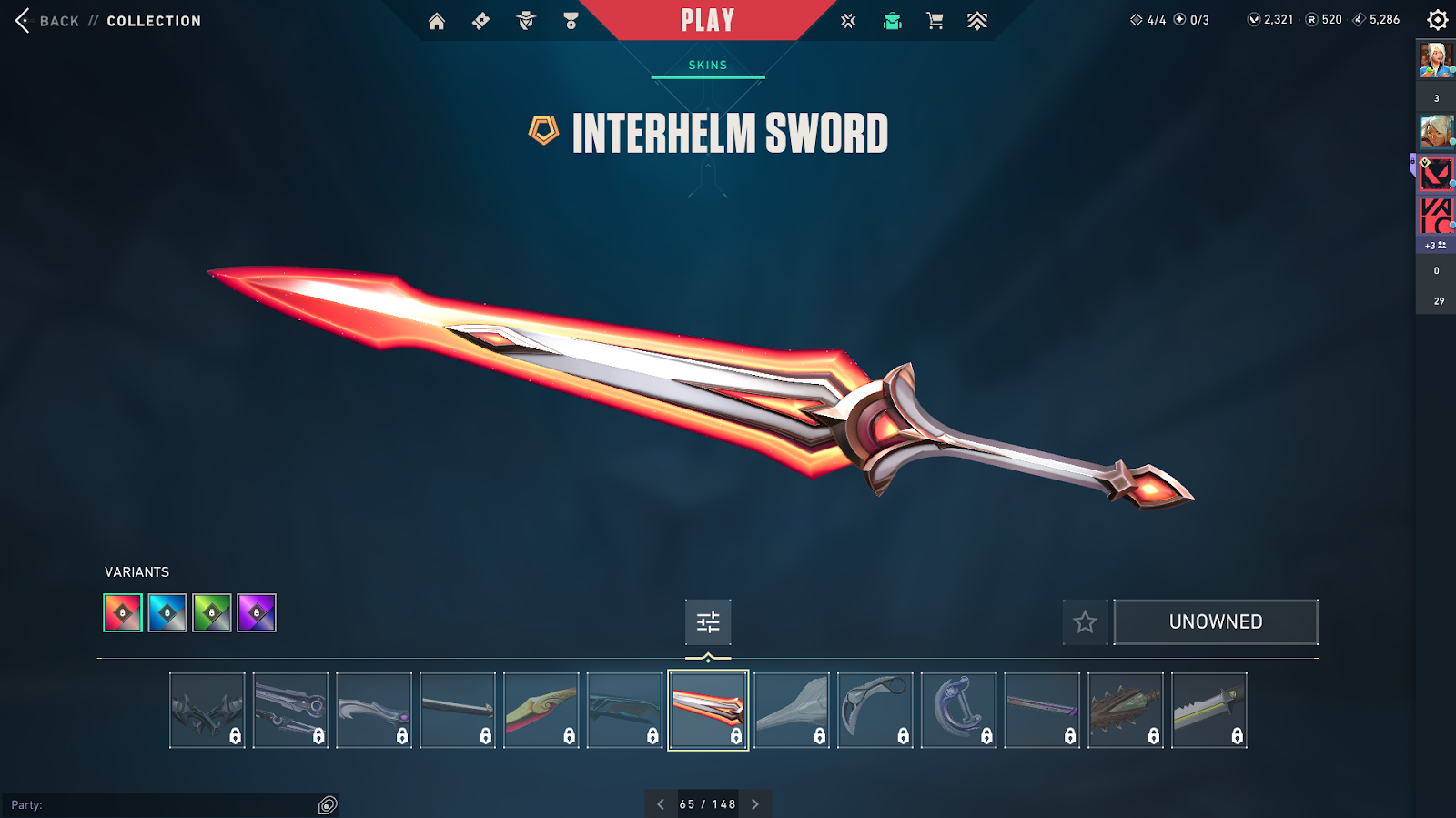Pick the purple skin variant
1456x818 pixels.
[x=257, y=613]
